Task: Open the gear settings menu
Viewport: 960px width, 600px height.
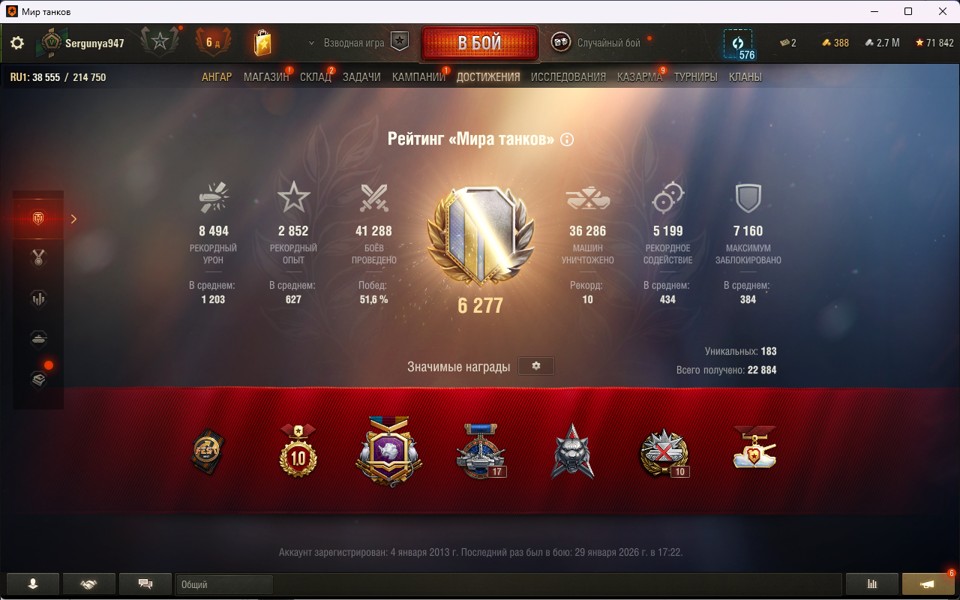Action: coord(17,43)
